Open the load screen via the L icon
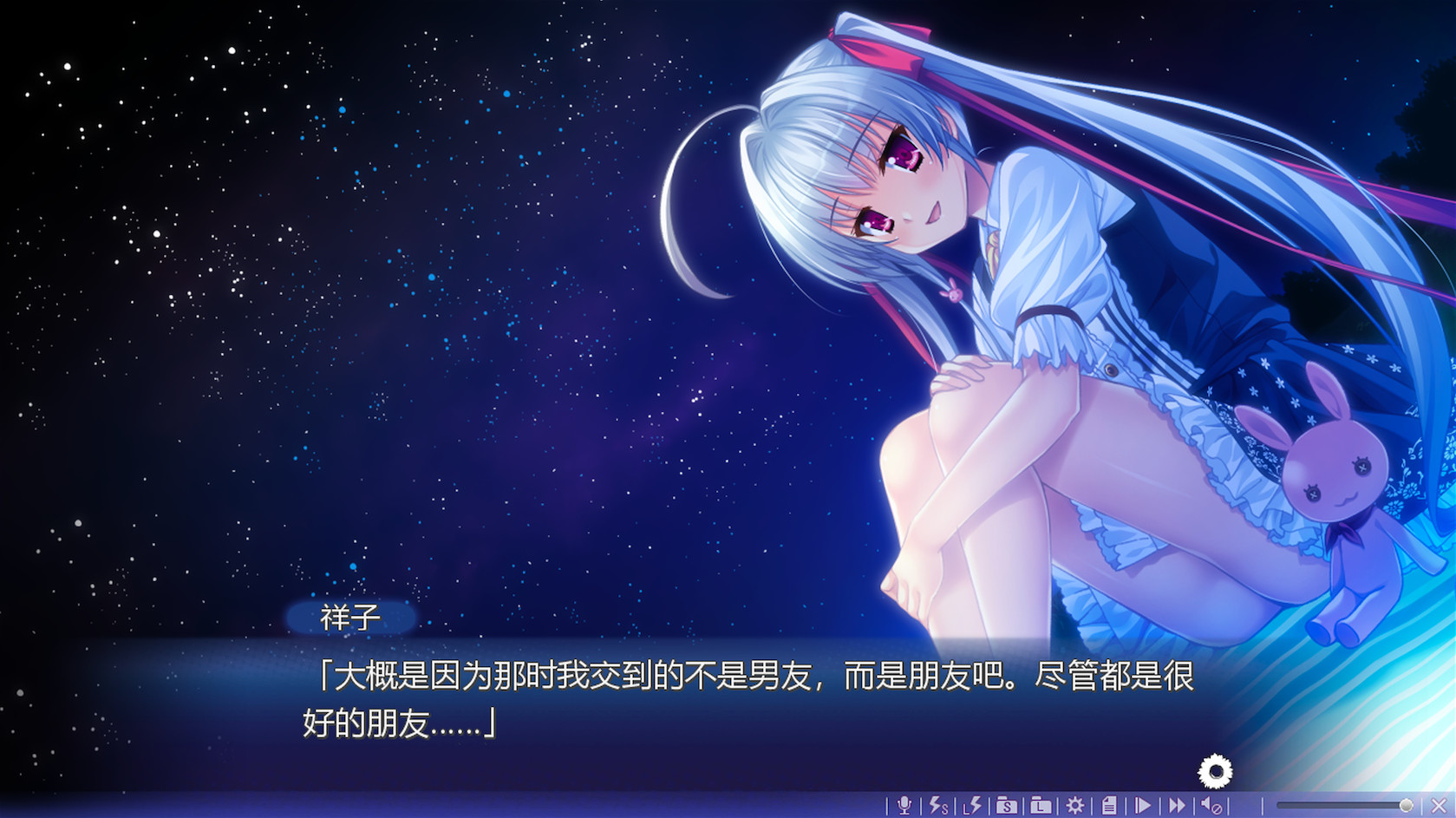This screenshot has height=818, width=1456. click(1040, 806)
